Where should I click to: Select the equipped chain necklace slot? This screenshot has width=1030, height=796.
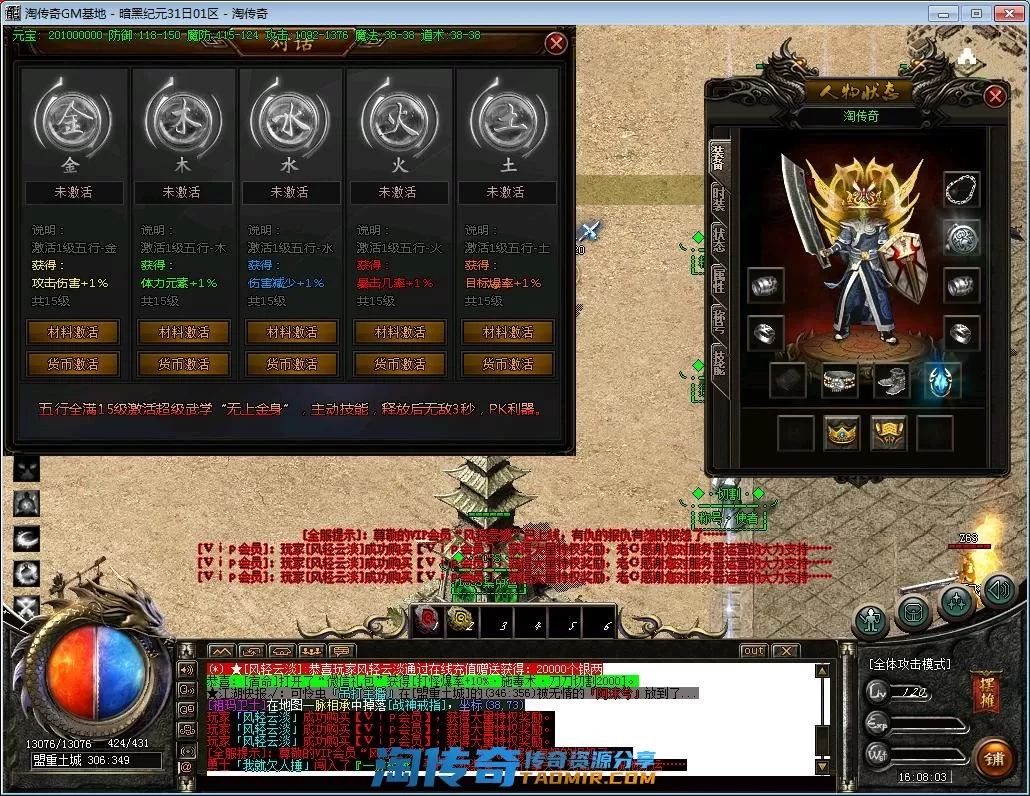click(962, 189)
